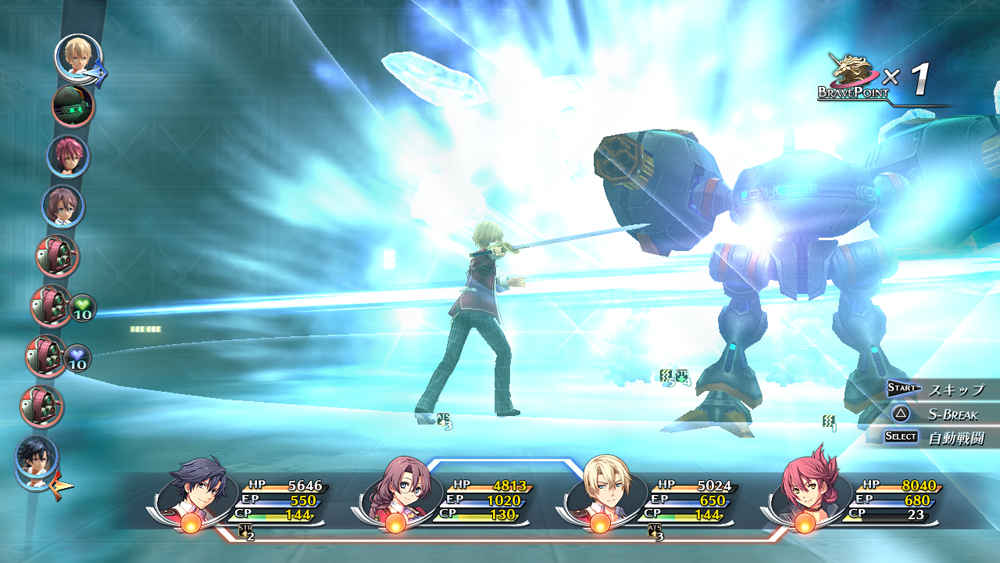The height and width of the screenshot is (563, 1000).
Task: Choose the brown-haired character's turn order portrait
Action: coord(63,206)
